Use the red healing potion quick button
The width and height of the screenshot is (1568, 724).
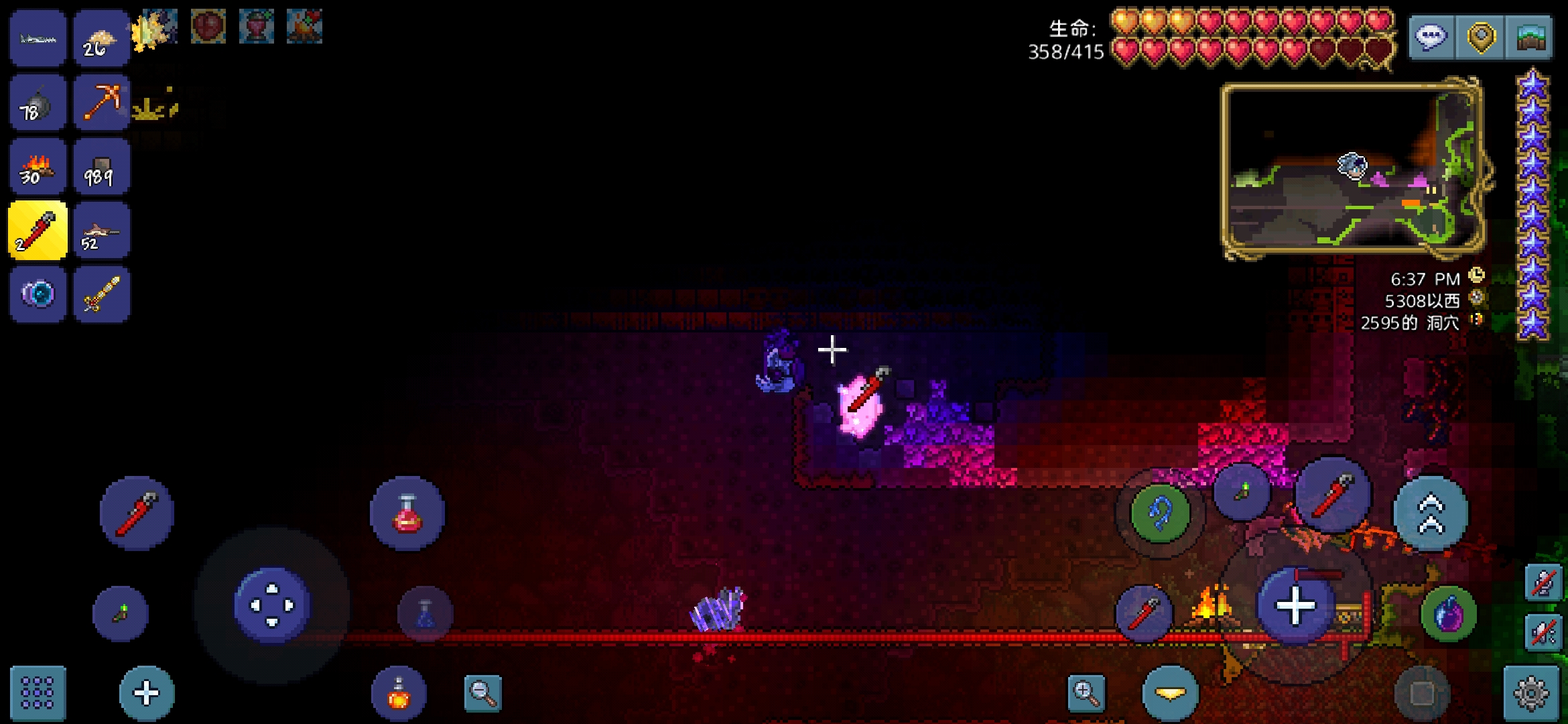[x=407, y=514]
